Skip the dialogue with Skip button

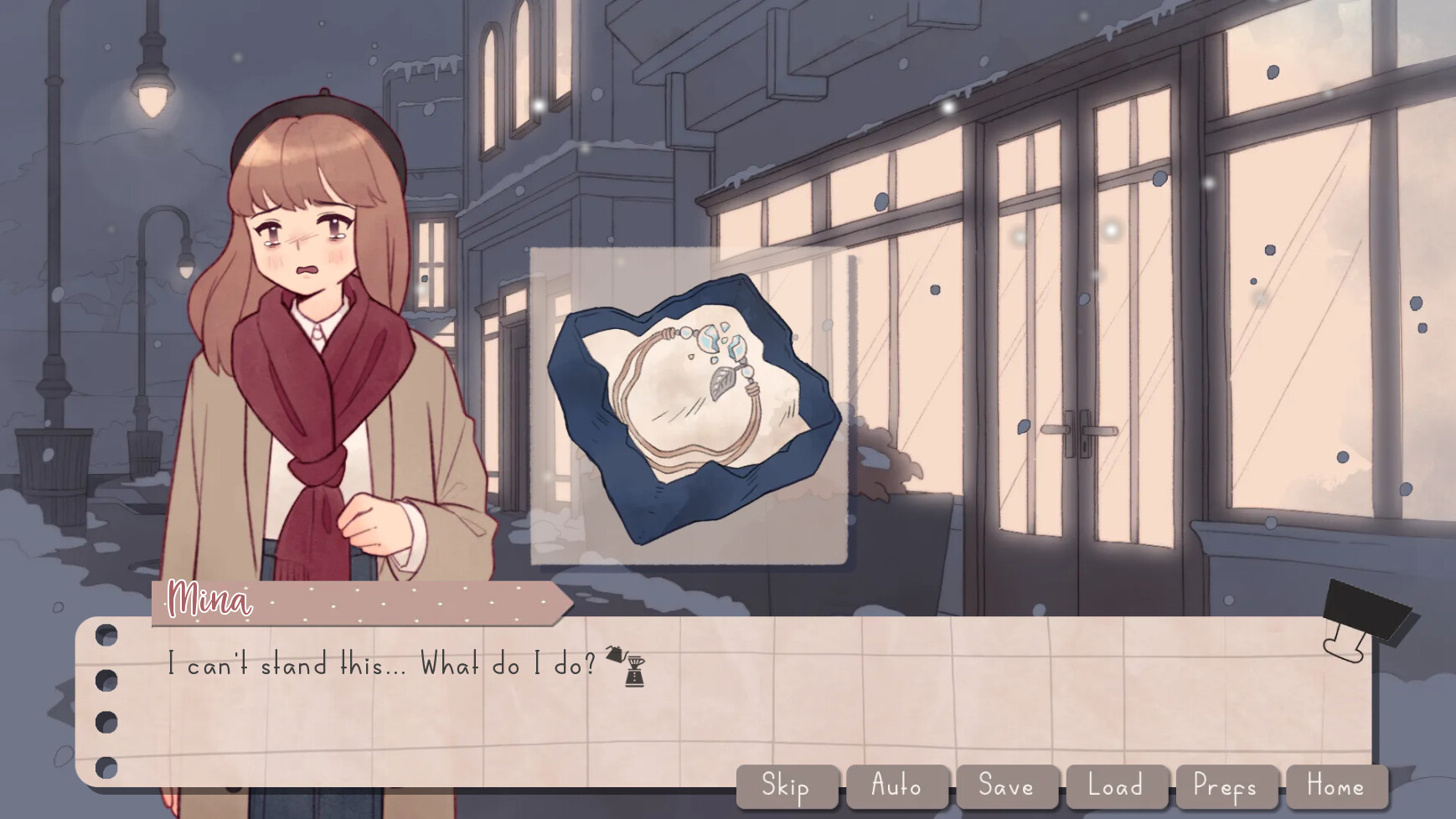click(786, 786)
